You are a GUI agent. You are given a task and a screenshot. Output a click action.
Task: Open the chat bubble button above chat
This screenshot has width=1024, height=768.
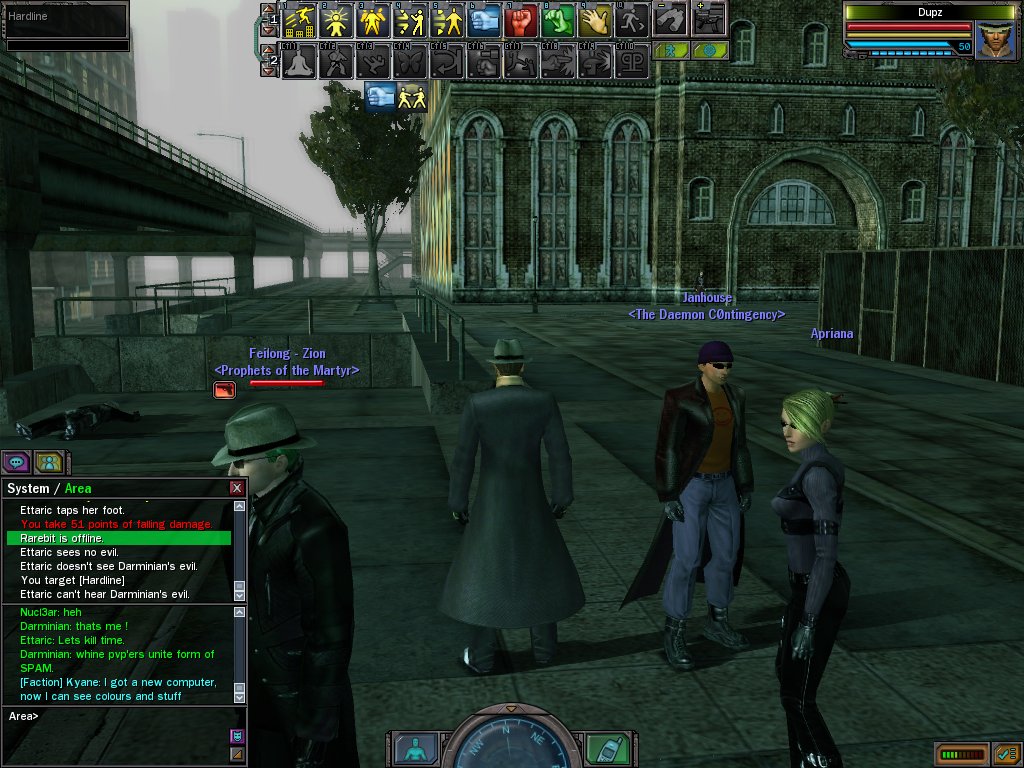(x=16, y=462)
